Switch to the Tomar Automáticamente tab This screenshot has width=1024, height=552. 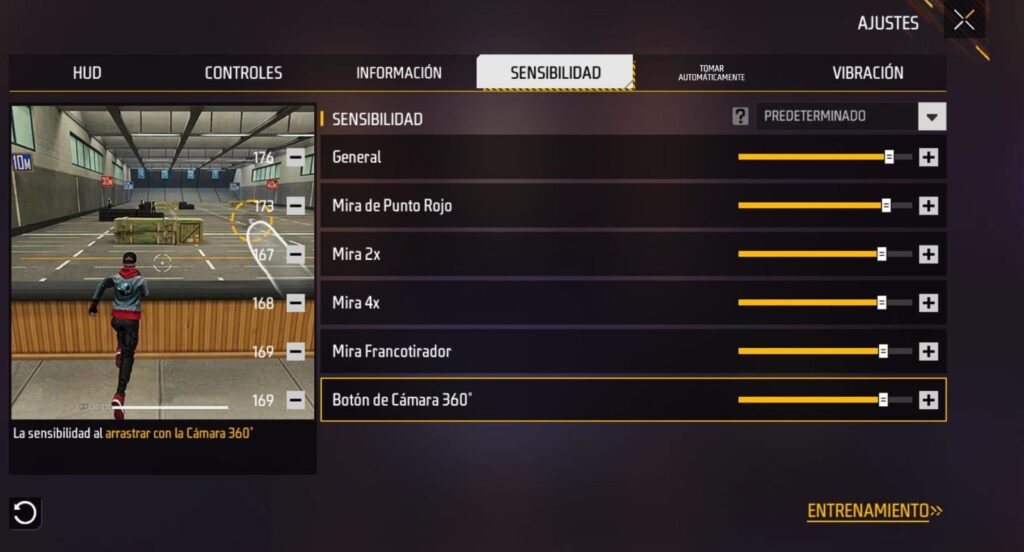tap(711, 73)
